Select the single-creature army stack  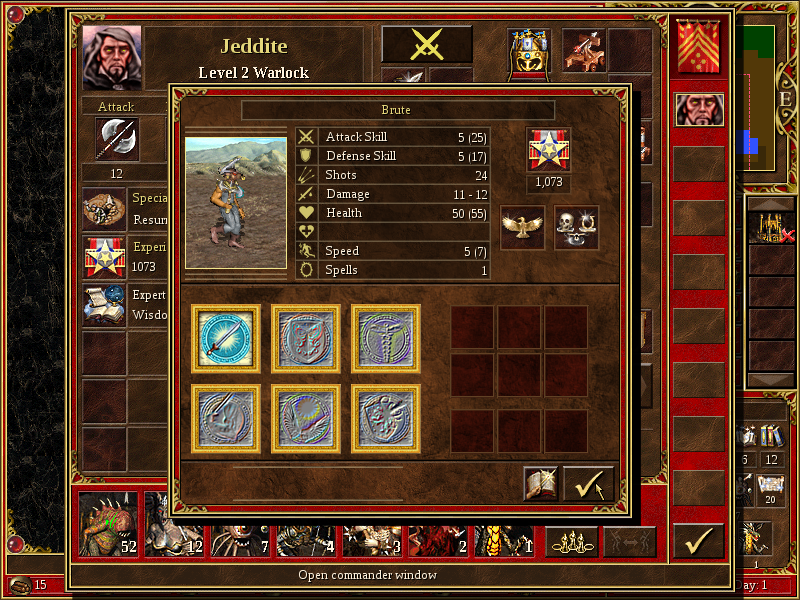[x=504, y=525]
